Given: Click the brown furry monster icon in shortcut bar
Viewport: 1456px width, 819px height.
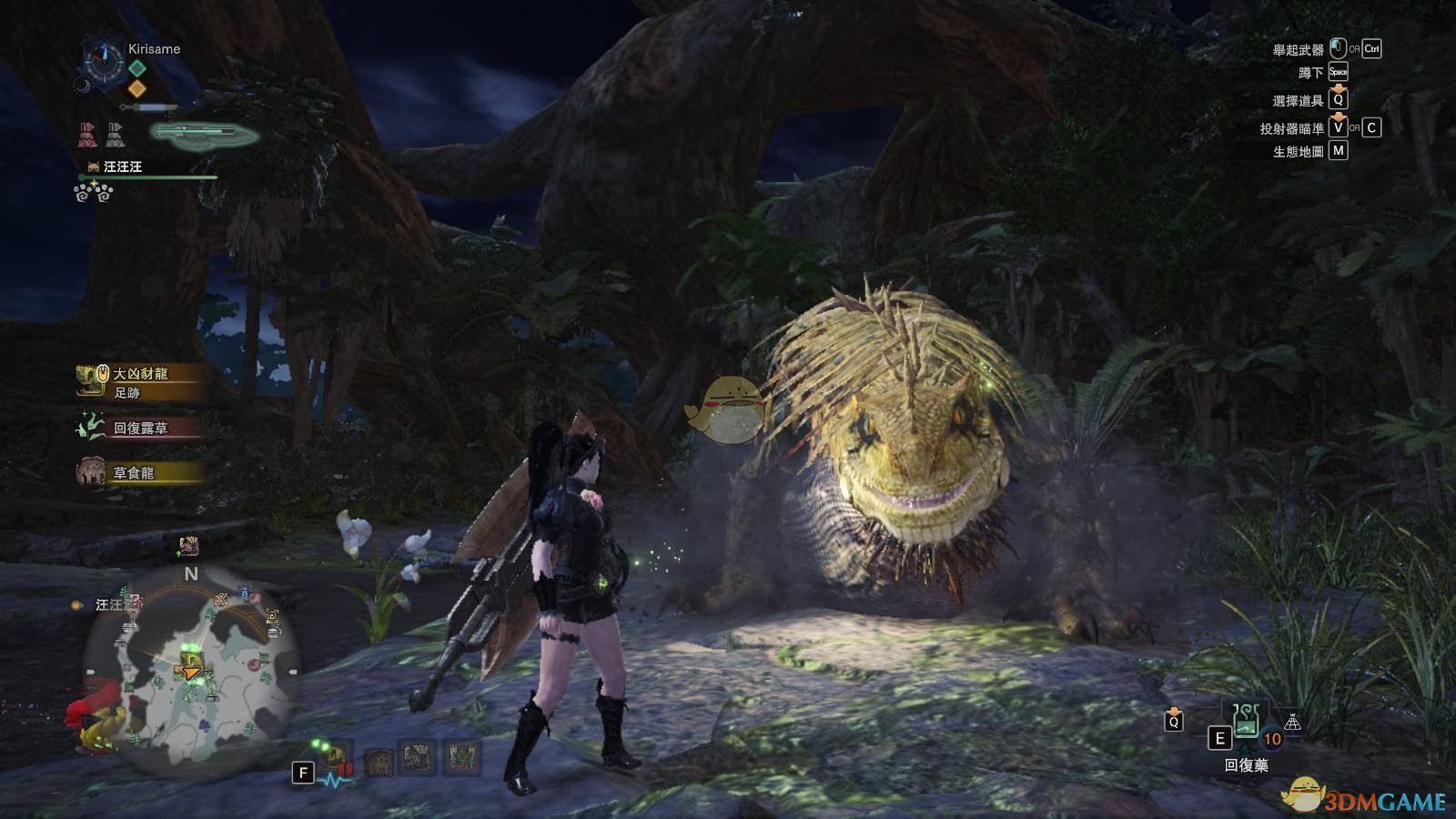Looking at the screenshot, I should click(379, 761).
